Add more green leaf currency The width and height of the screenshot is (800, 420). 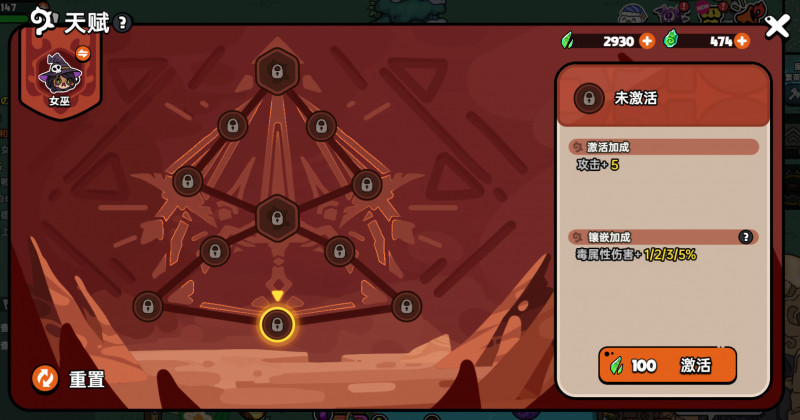[647, 41]
